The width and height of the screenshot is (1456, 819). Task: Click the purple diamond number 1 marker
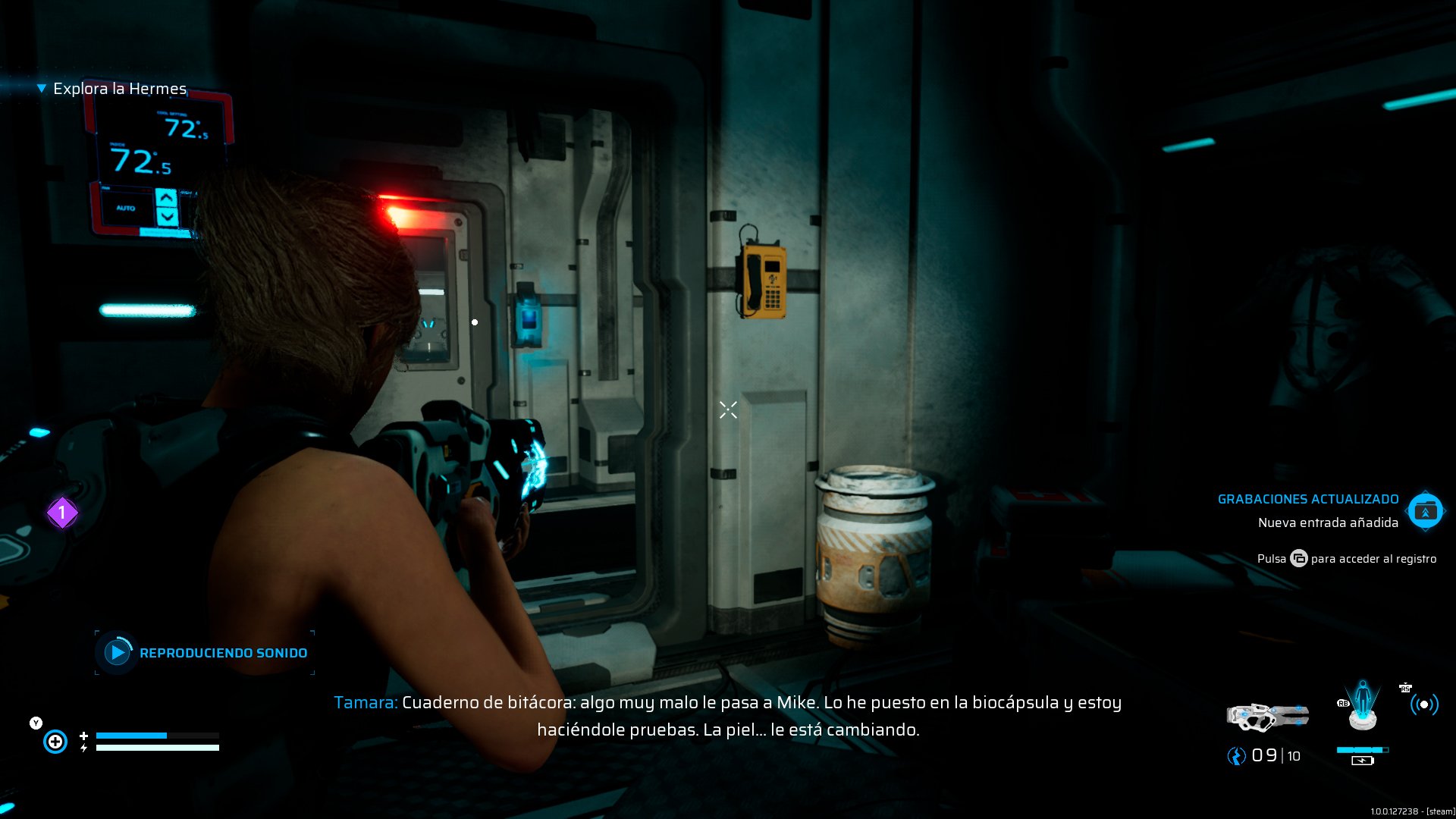click(62, 513)
